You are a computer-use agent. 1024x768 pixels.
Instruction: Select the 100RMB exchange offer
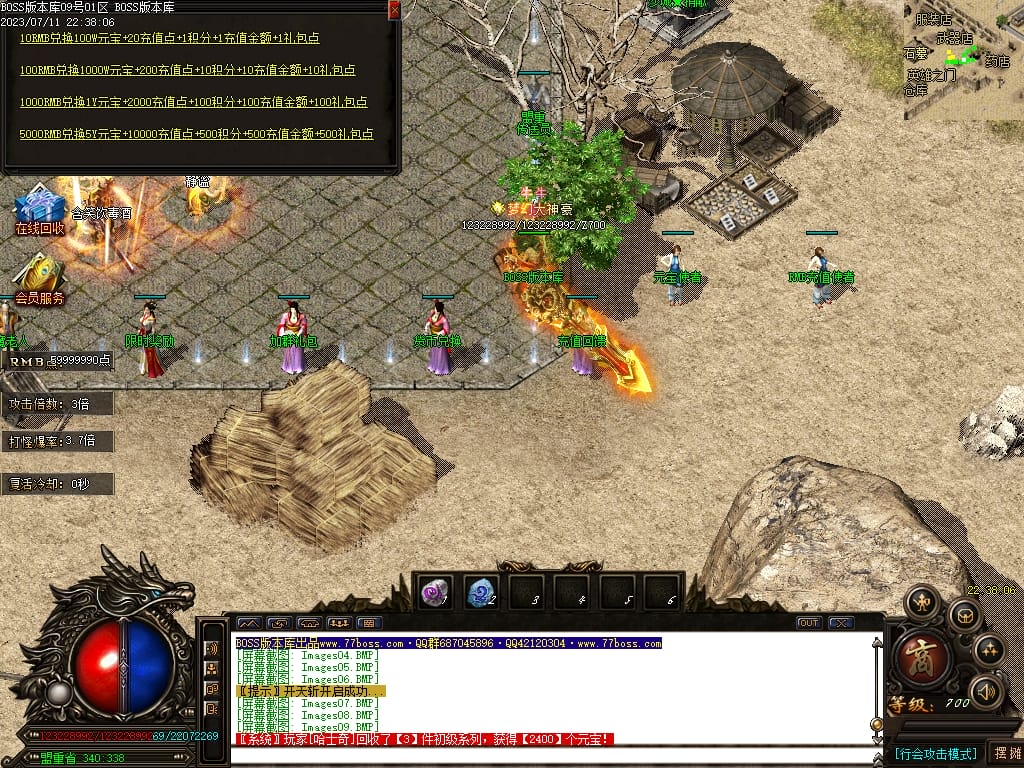(187, 71)
